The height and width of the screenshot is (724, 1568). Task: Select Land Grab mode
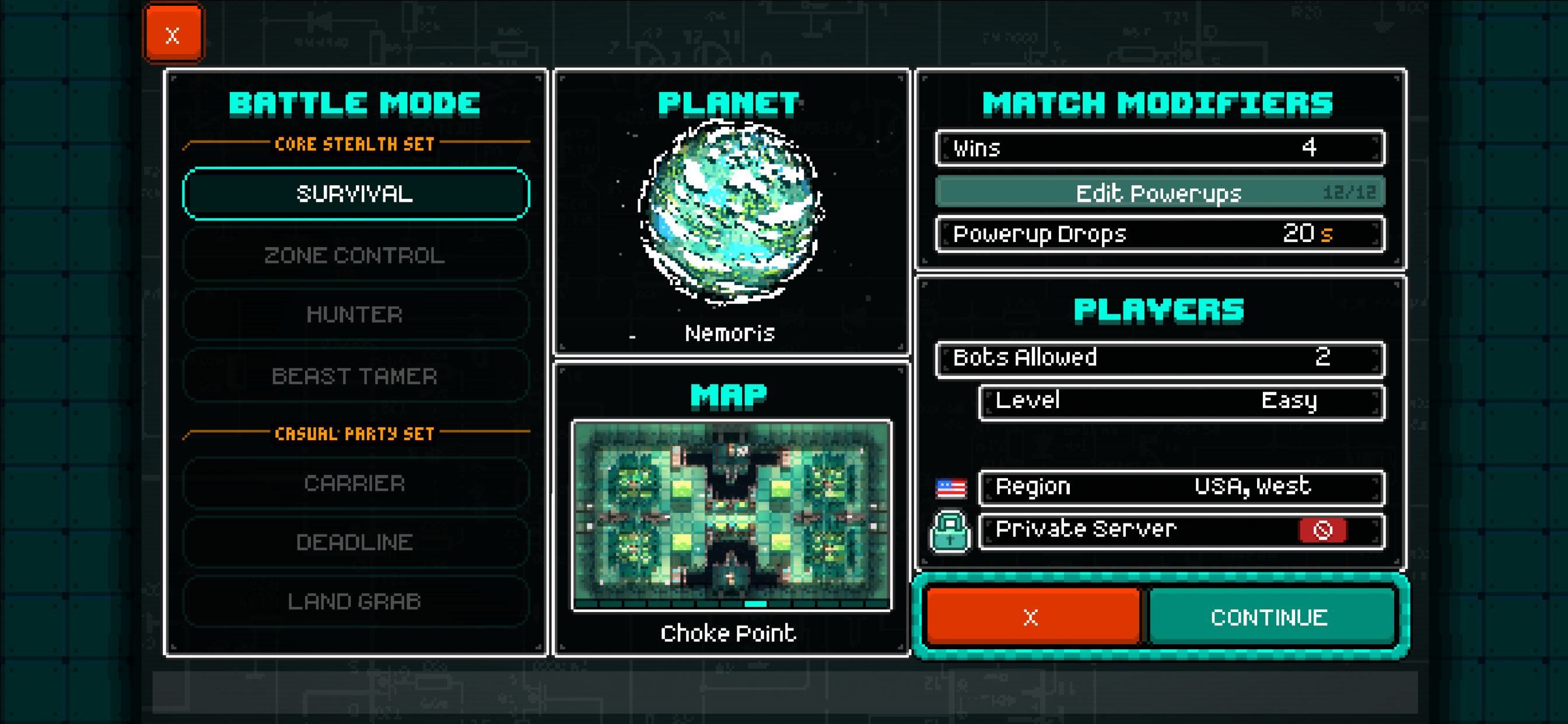click(x=355, y=601)
